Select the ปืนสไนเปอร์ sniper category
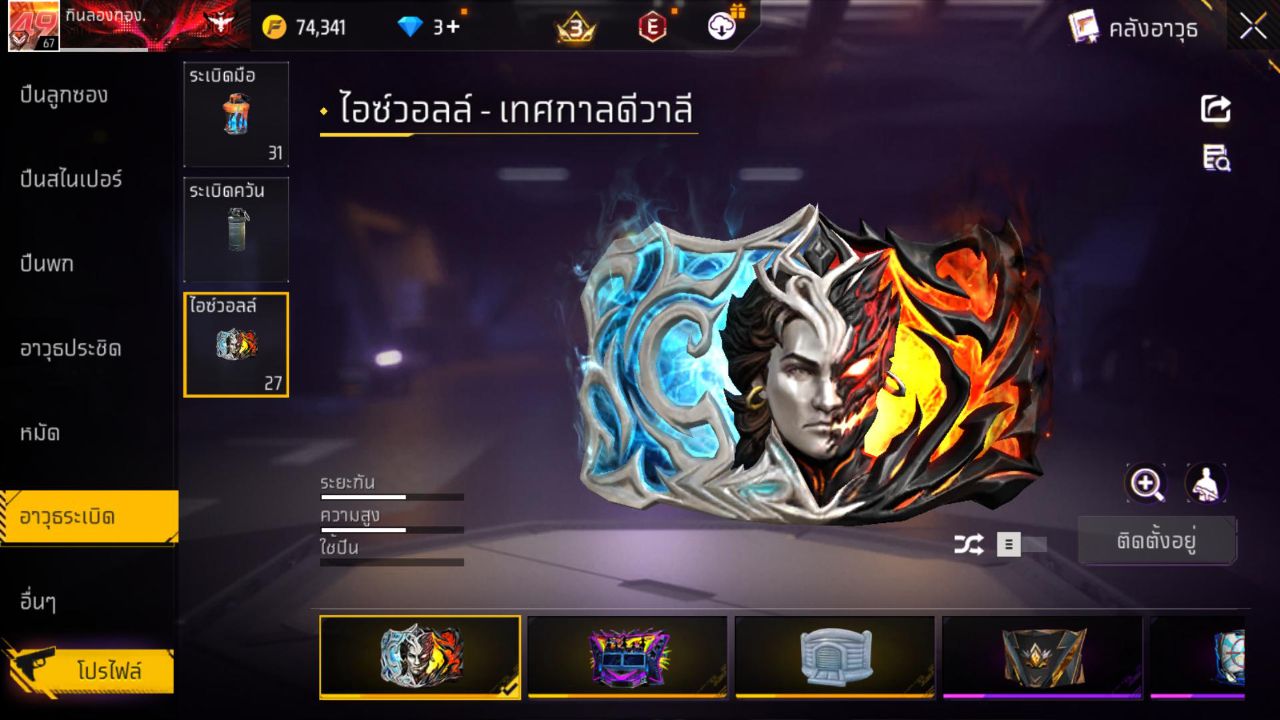Screen dimensions: 1280x720 pos(71,180)
